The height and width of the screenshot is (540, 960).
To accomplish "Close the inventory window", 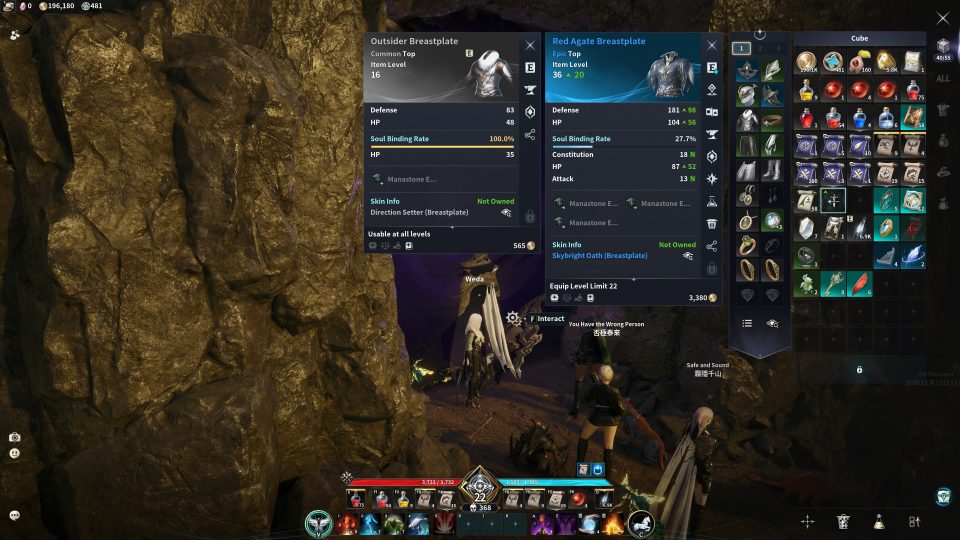I will point(942,17).
